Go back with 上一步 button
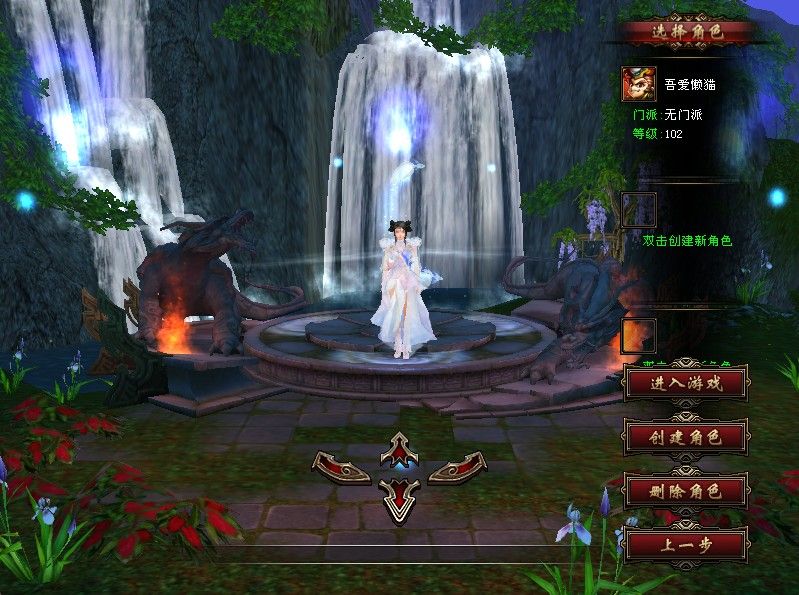 point(685,545)
